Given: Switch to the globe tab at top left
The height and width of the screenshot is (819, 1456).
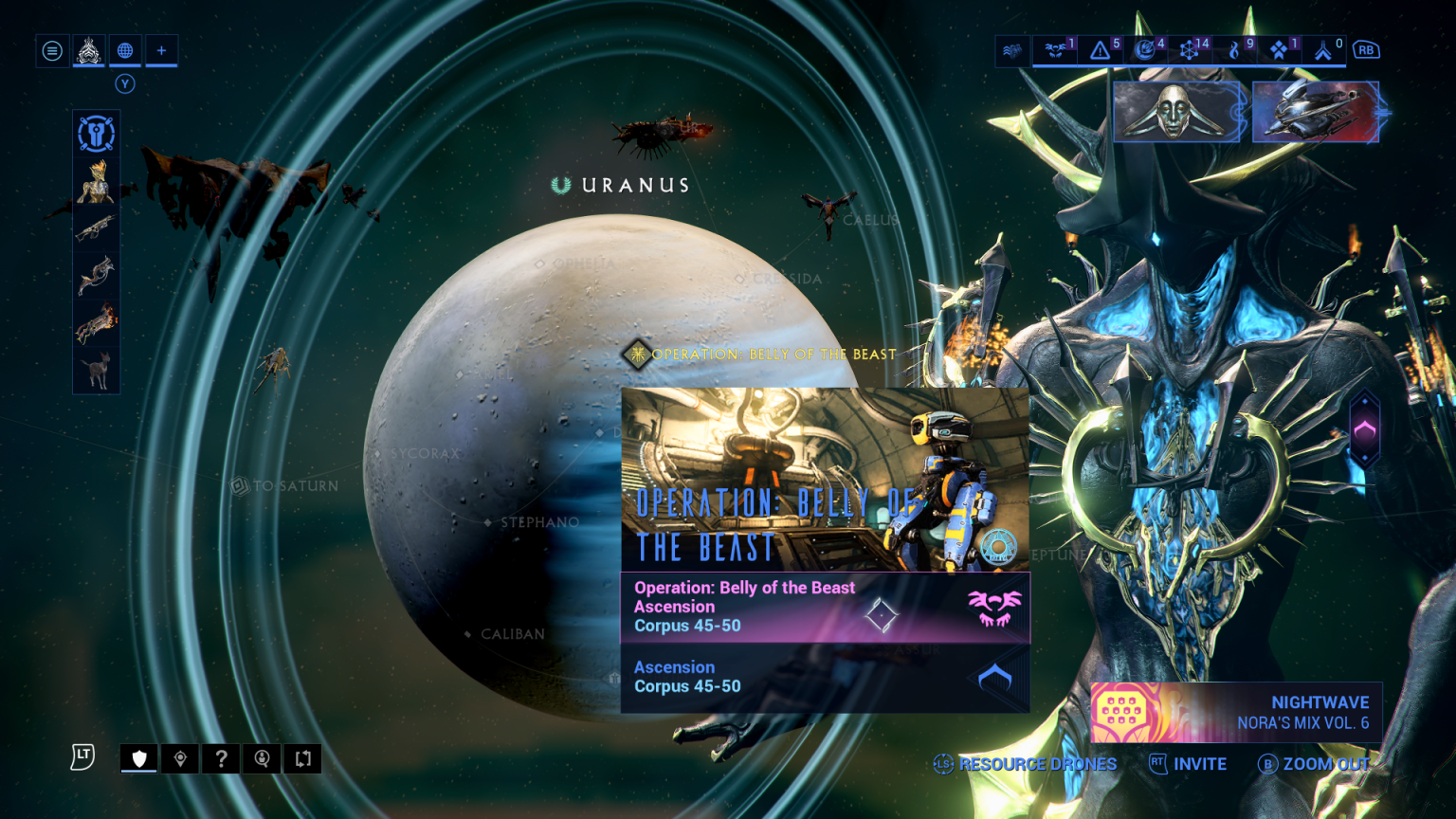Looking at the screenshot, I should click(124, 50).
